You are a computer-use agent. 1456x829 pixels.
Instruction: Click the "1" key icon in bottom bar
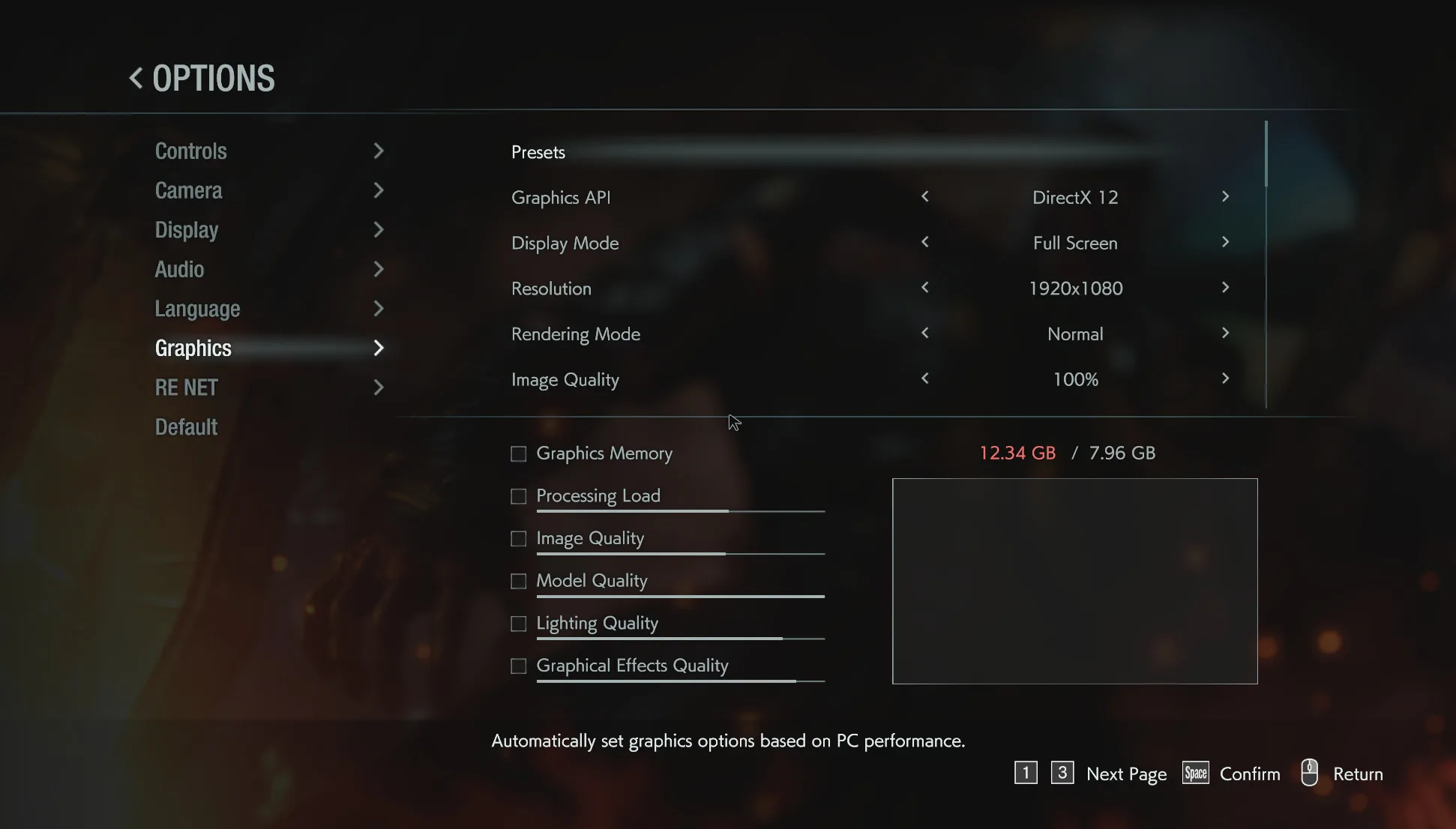coord(1026,773)
